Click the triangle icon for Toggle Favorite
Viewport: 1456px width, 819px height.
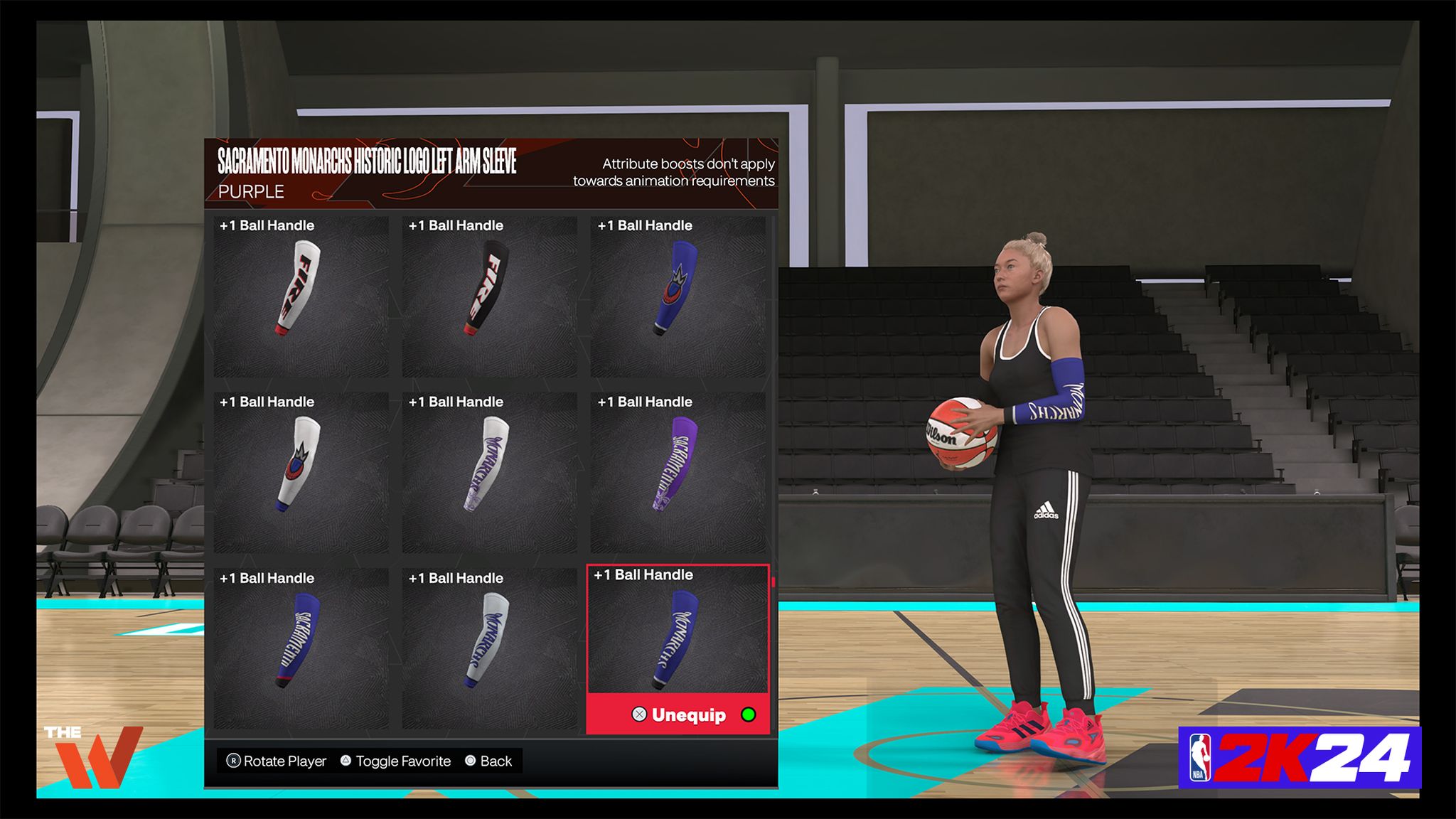click(345, 761)
